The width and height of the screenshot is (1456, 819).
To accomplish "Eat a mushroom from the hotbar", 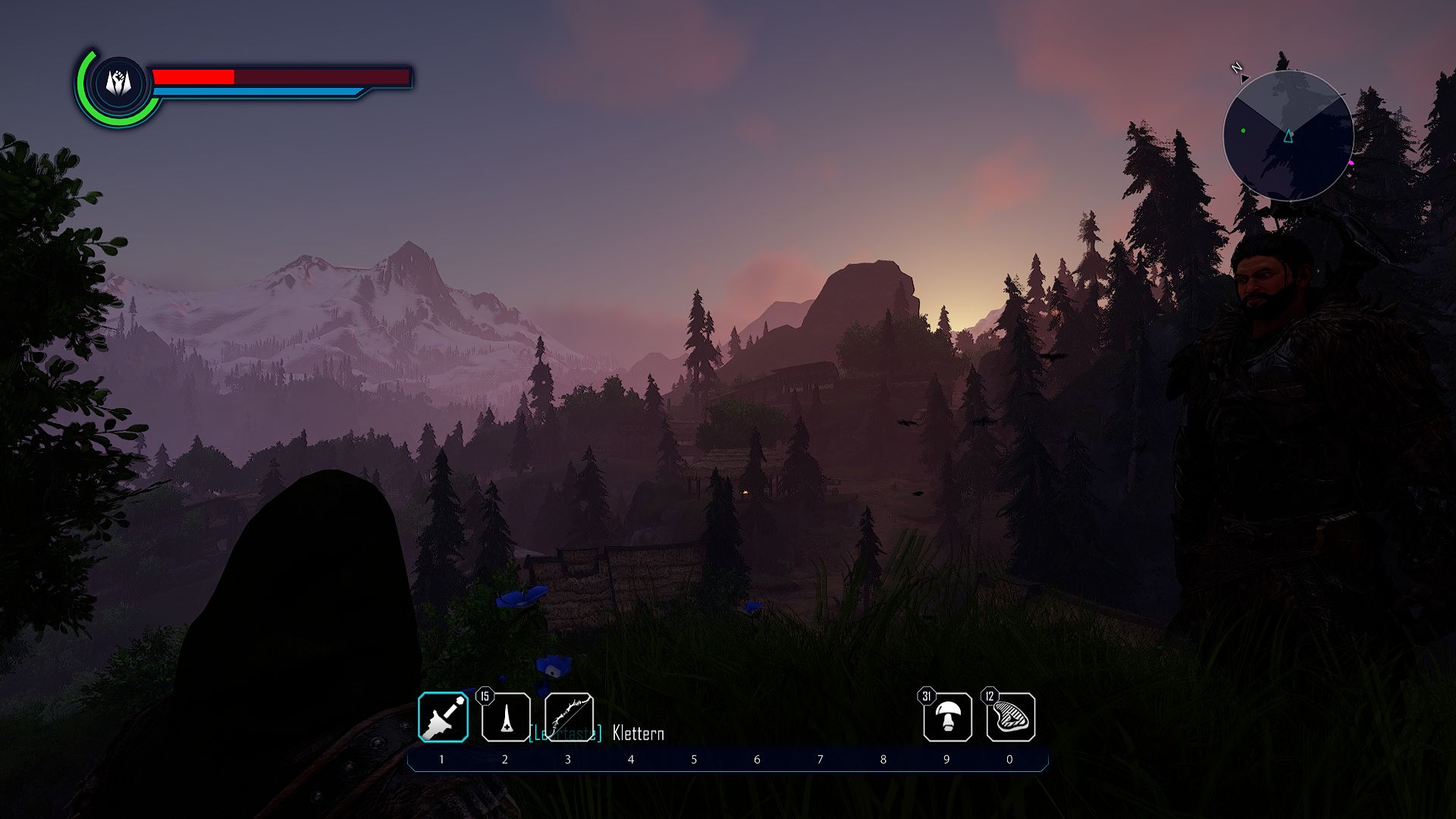I will pyautogui.click(x=947, y=717).
